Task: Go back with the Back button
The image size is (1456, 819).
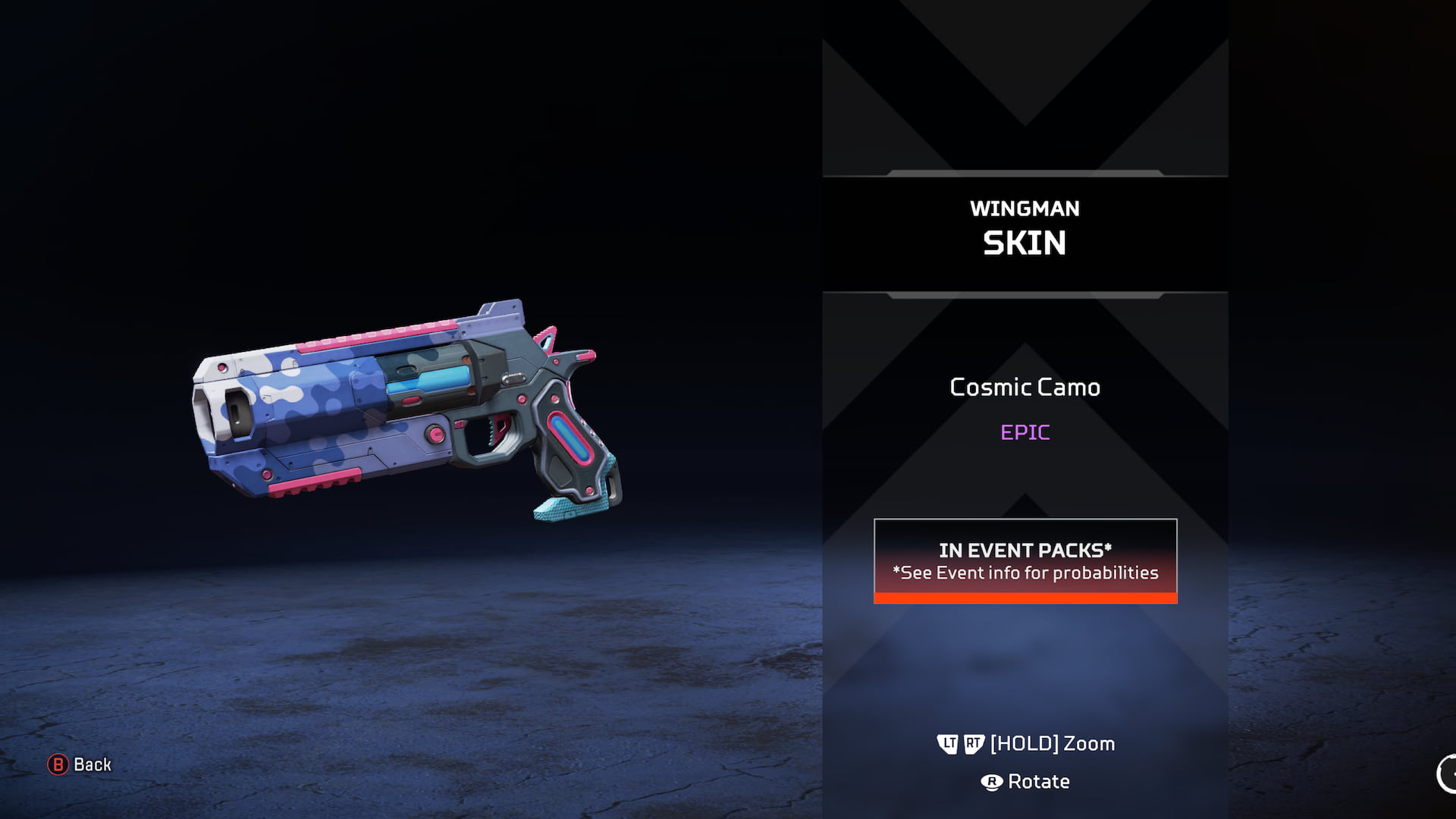Action: 80,764
